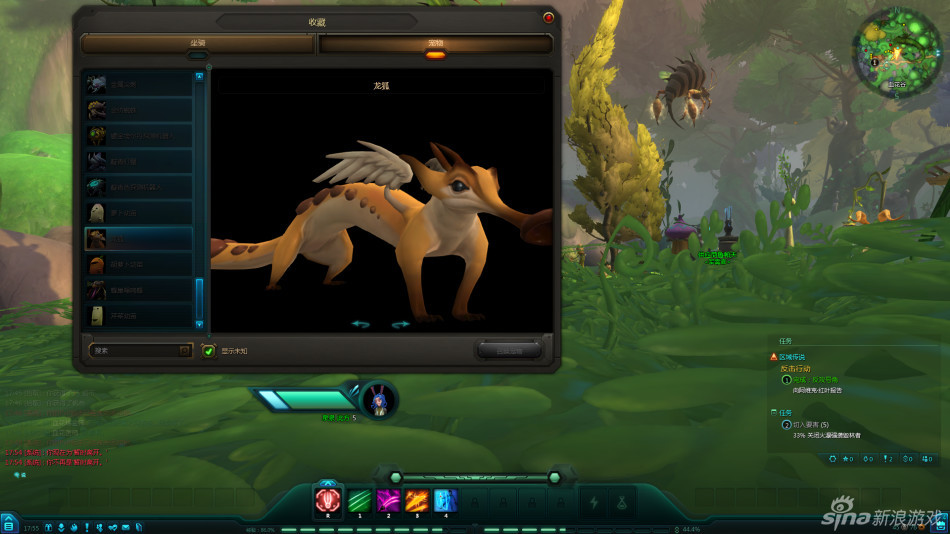The image size is (950, 534).
Task: Use the green slash ability in slot 1
Action: tap(359, 499)
